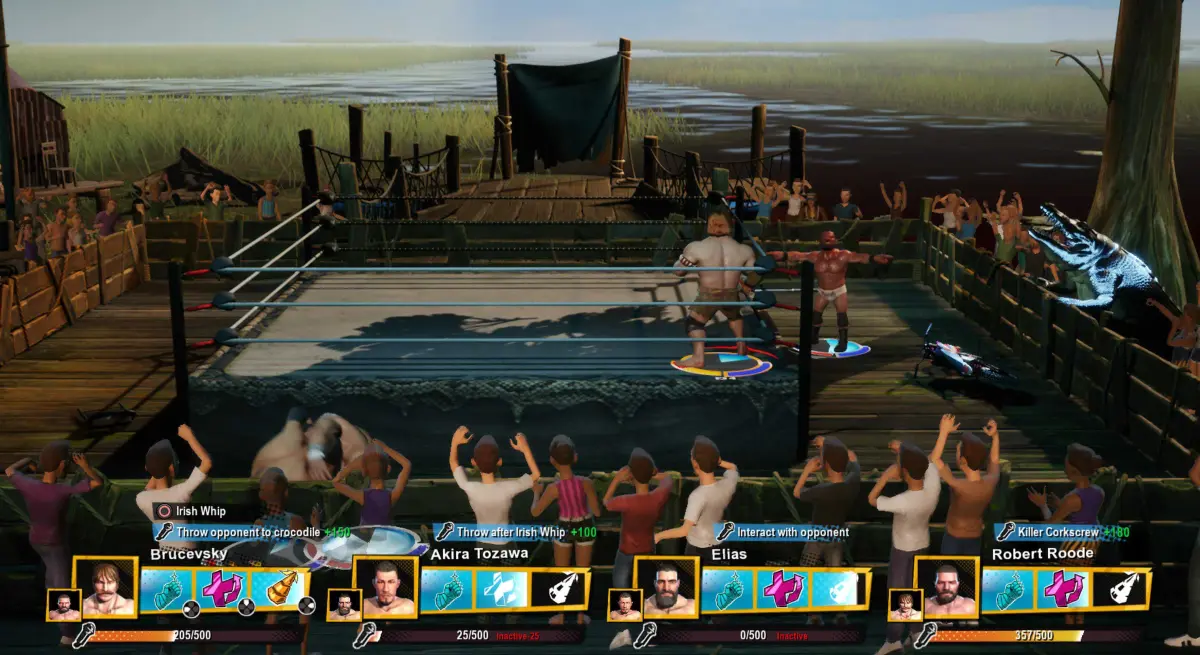1200x655 pixels.
Task: Click the Killer Corkscrew objective banner
Action: (x=1062, y=532)
